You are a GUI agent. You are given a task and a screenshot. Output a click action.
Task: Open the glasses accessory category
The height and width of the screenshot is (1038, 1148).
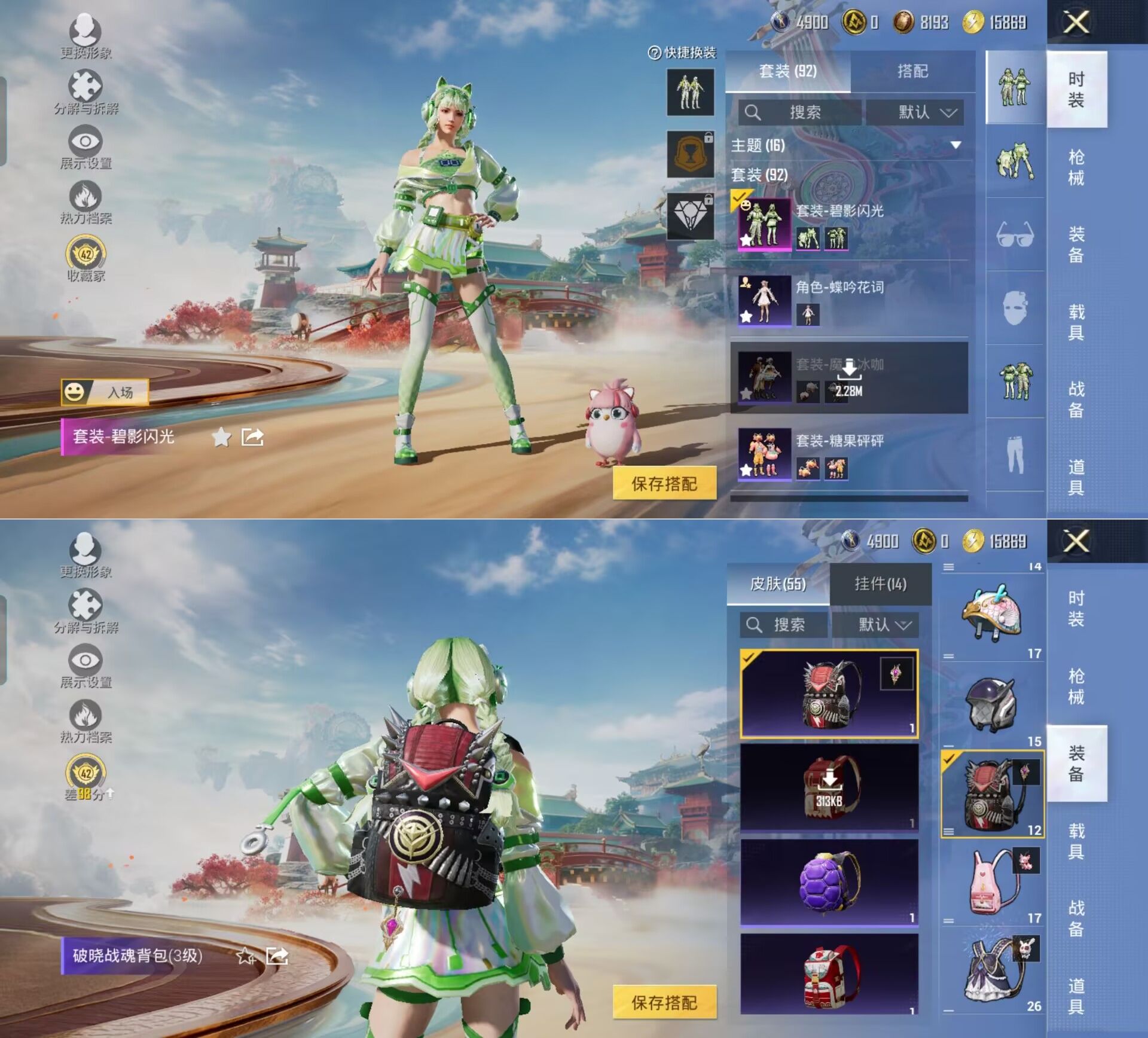(x=1015, y=234)
